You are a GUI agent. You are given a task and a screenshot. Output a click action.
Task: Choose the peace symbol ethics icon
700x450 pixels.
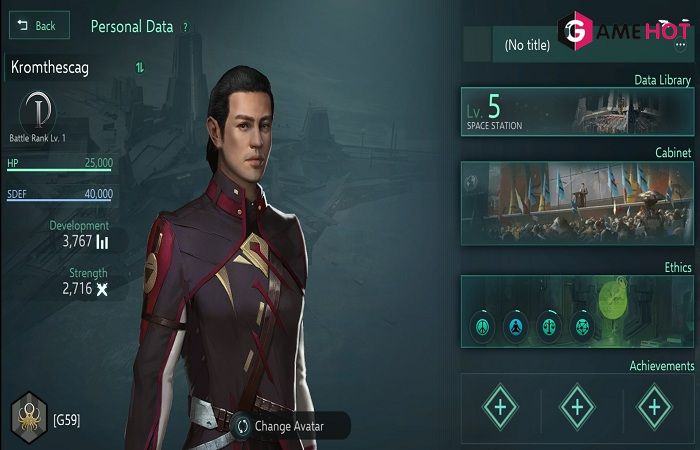[x=481, y=326]
